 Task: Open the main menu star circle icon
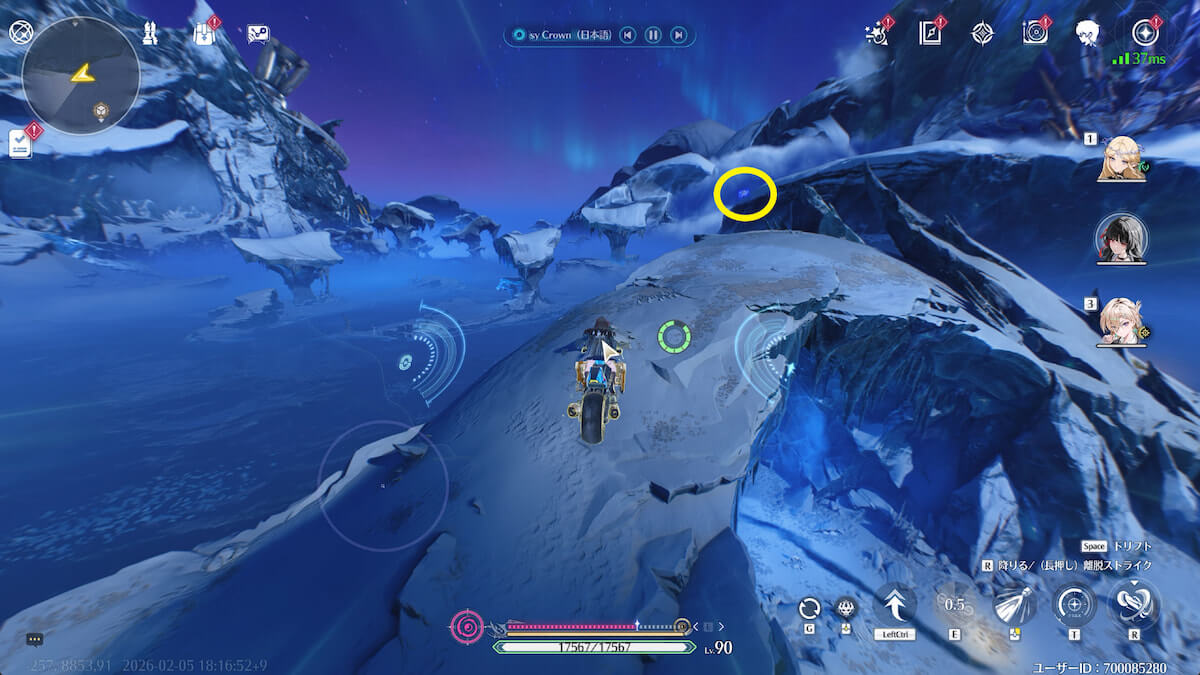point(1143,33)
